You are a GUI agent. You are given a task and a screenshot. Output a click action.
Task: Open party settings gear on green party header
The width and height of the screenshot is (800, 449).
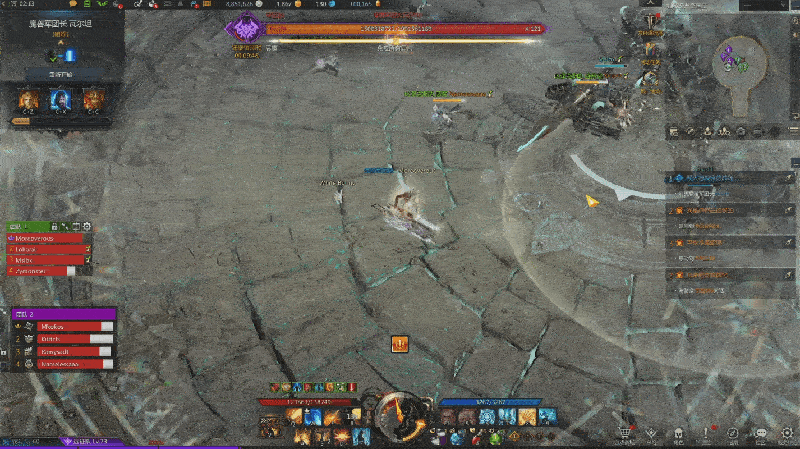click(x=87, y=227)
